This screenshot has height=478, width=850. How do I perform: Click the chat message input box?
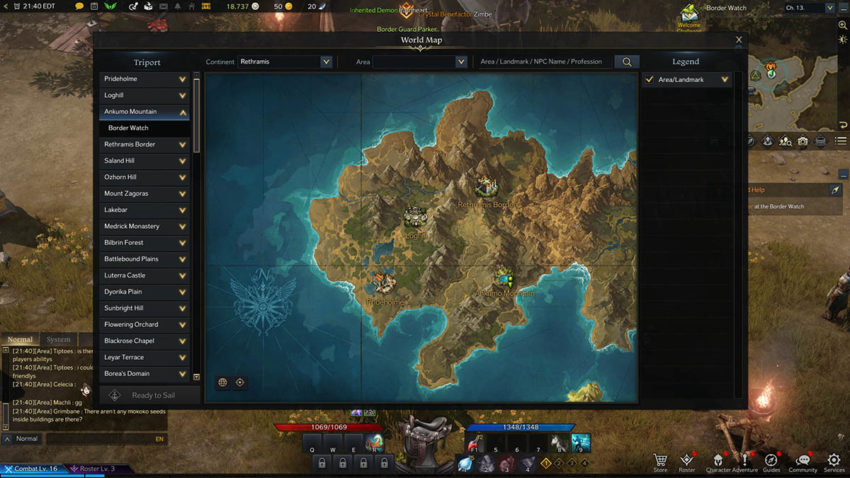(x=98, y=439)
